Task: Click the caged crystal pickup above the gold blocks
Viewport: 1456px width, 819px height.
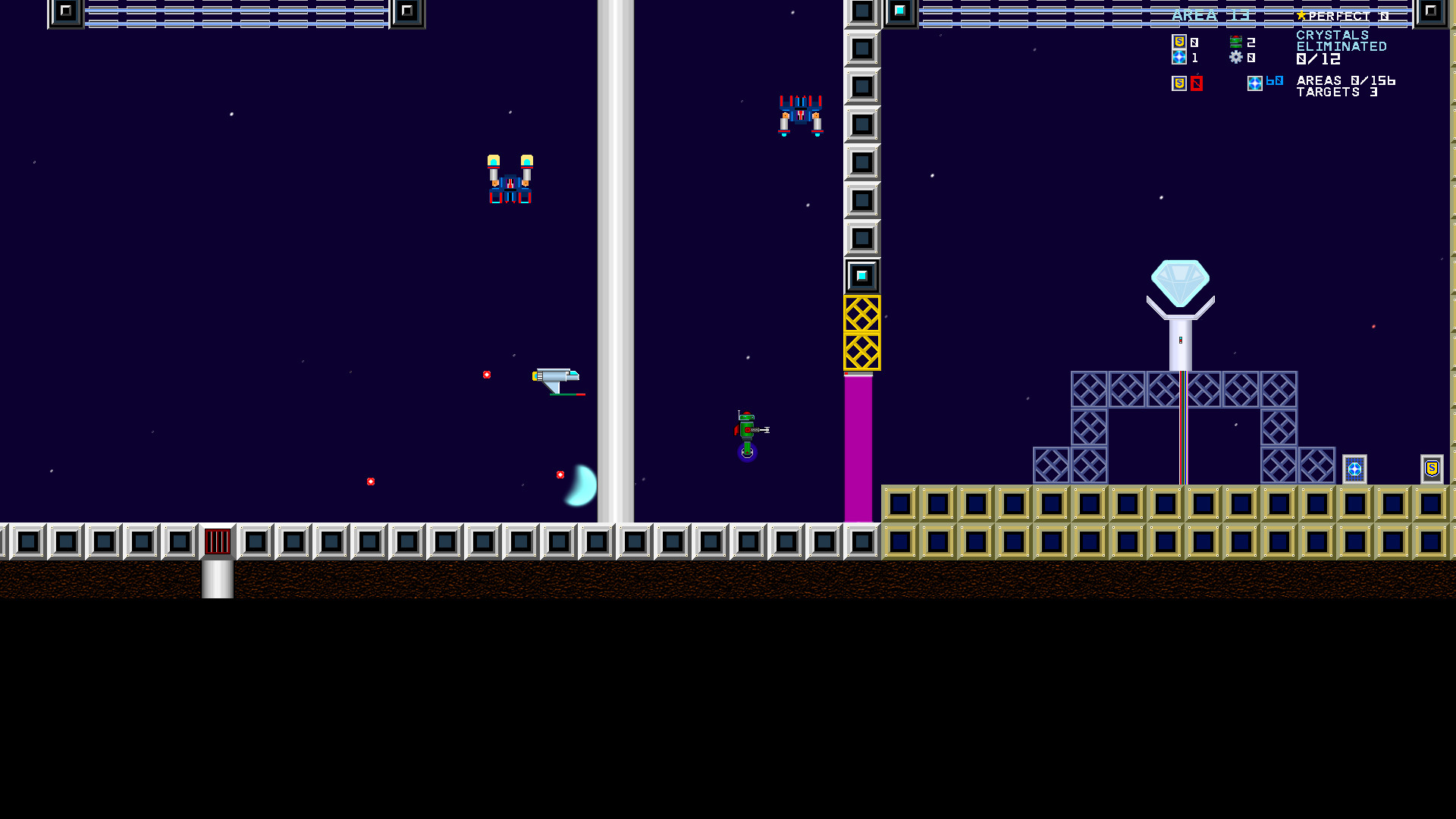Action: click(1355, 470)
